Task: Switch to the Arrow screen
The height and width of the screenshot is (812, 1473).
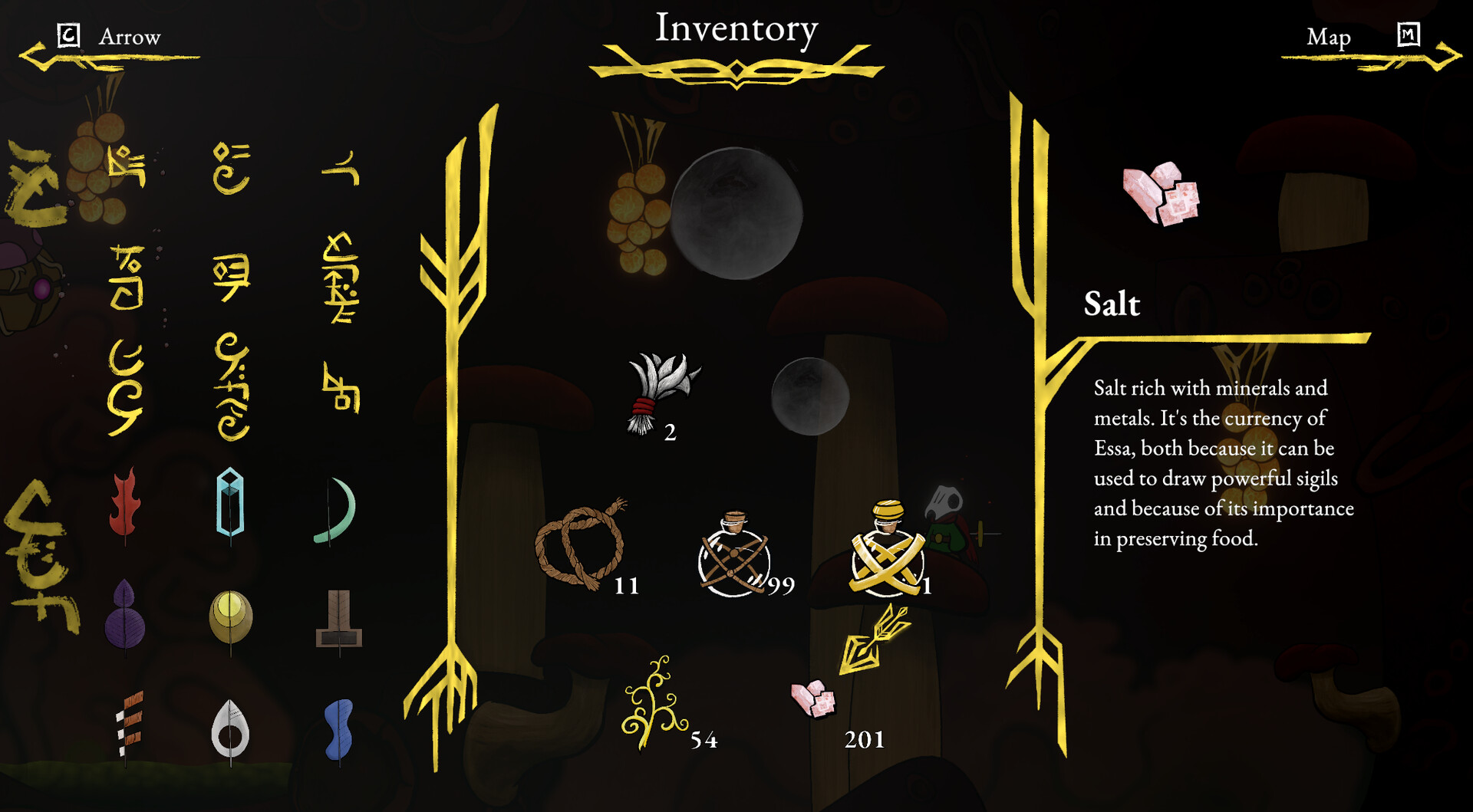Action: [x=130, y=36]
